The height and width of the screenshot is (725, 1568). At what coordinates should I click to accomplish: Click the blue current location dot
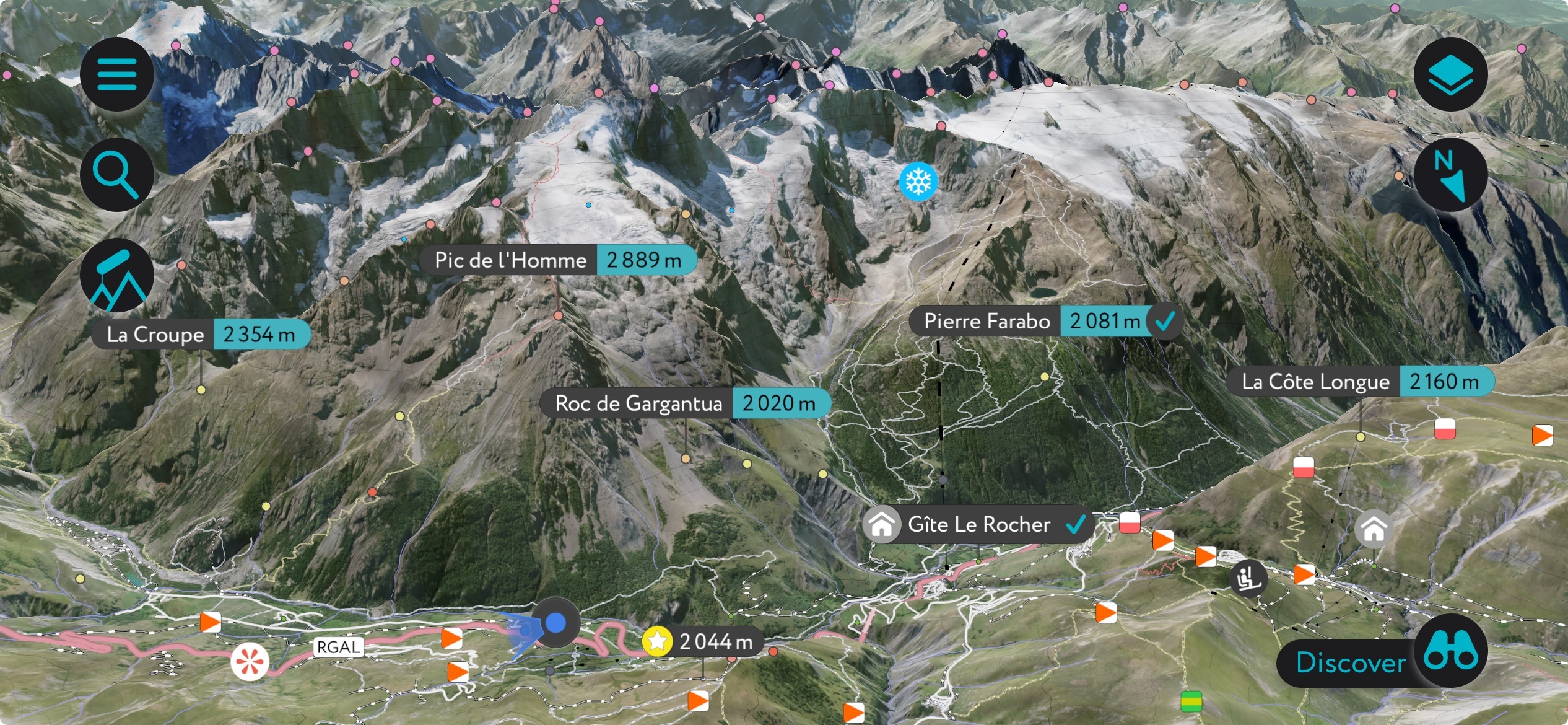tap(555, 623)
